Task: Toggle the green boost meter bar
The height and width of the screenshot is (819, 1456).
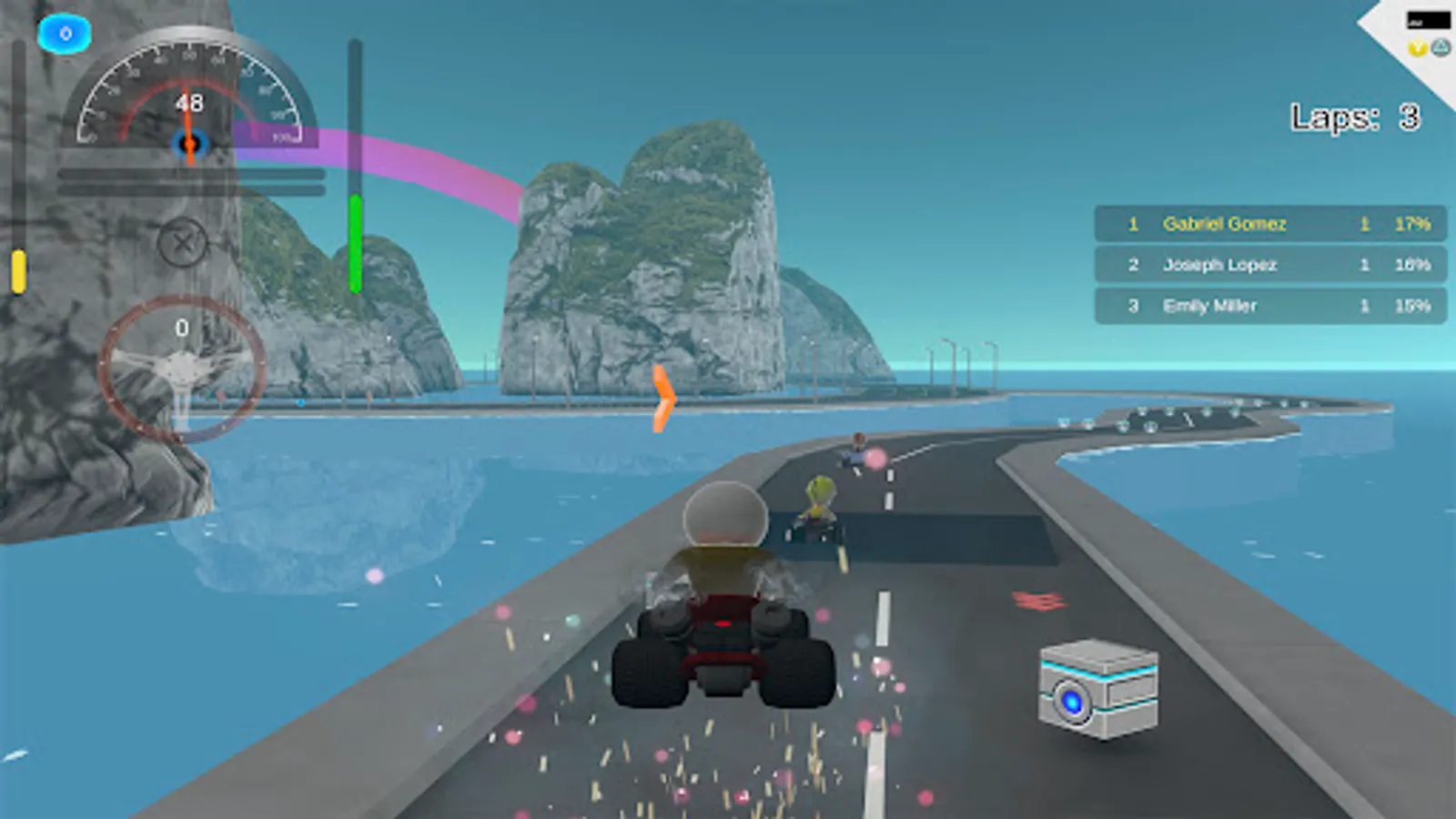Action: pyautogui.click(x=353, y=246)
